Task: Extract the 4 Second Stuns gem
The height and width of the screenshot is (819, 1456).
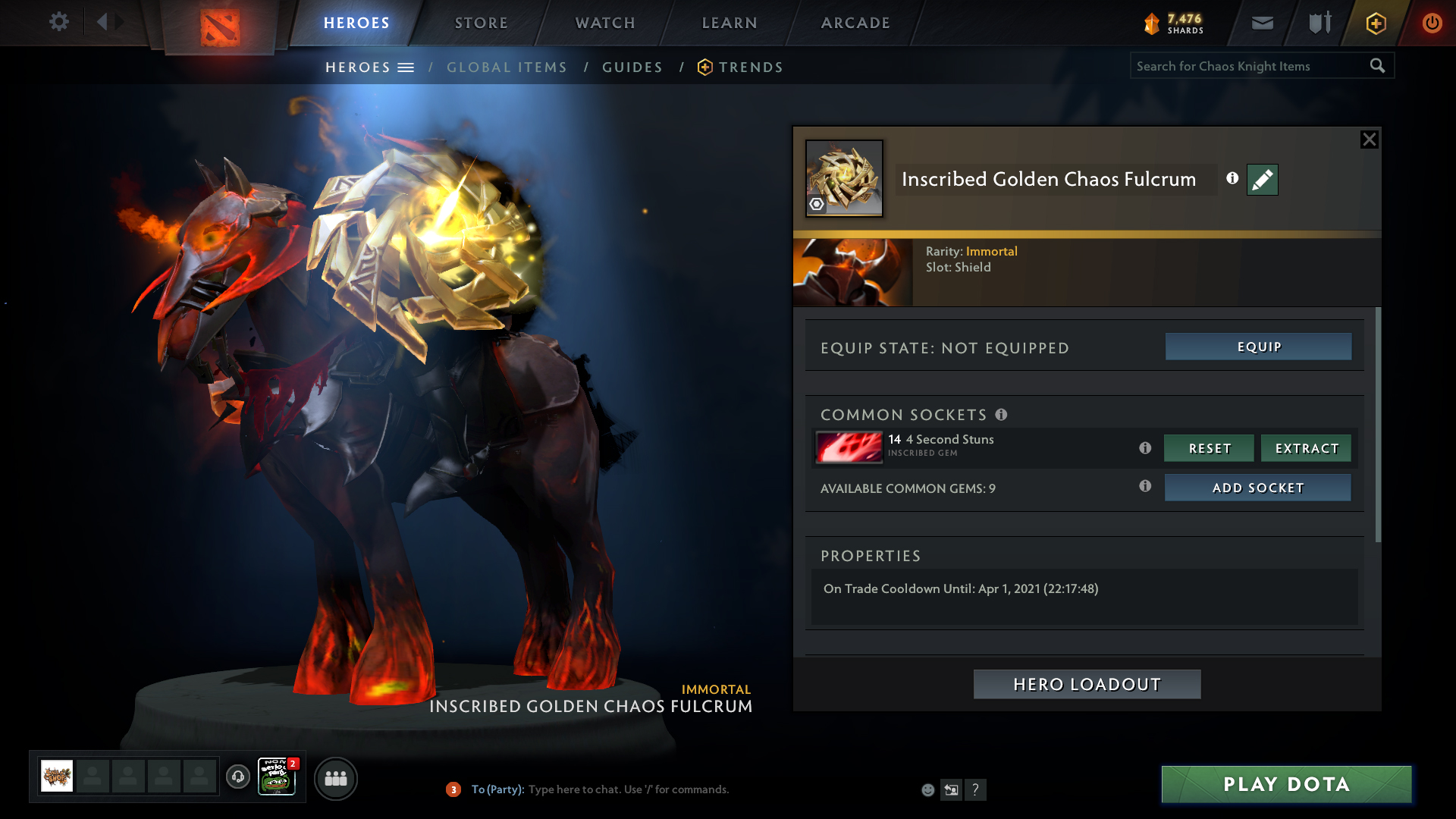Action: click(x=1306, y=448)
